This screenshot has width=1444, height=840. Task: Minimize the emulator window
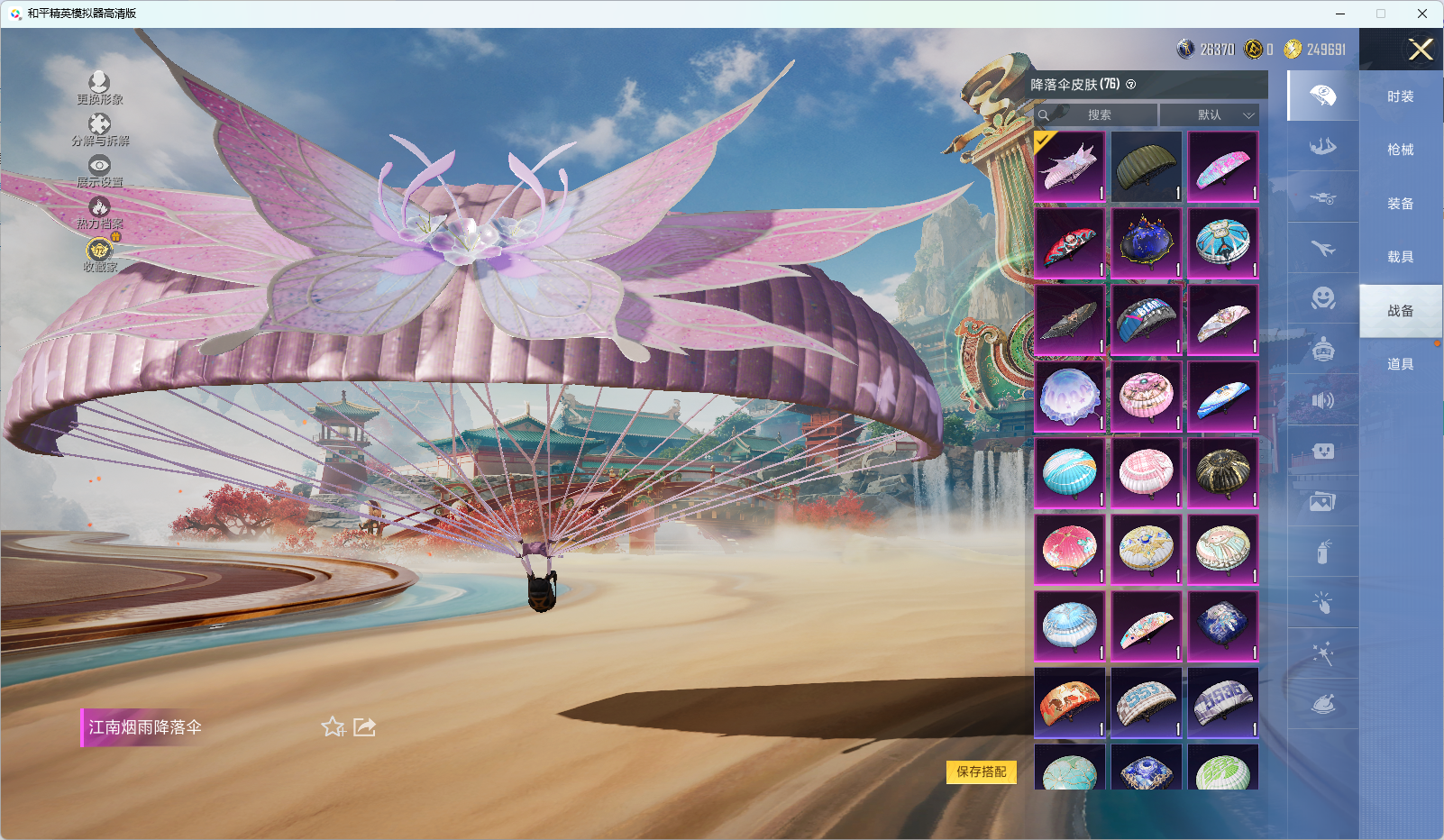[1339, 14]
